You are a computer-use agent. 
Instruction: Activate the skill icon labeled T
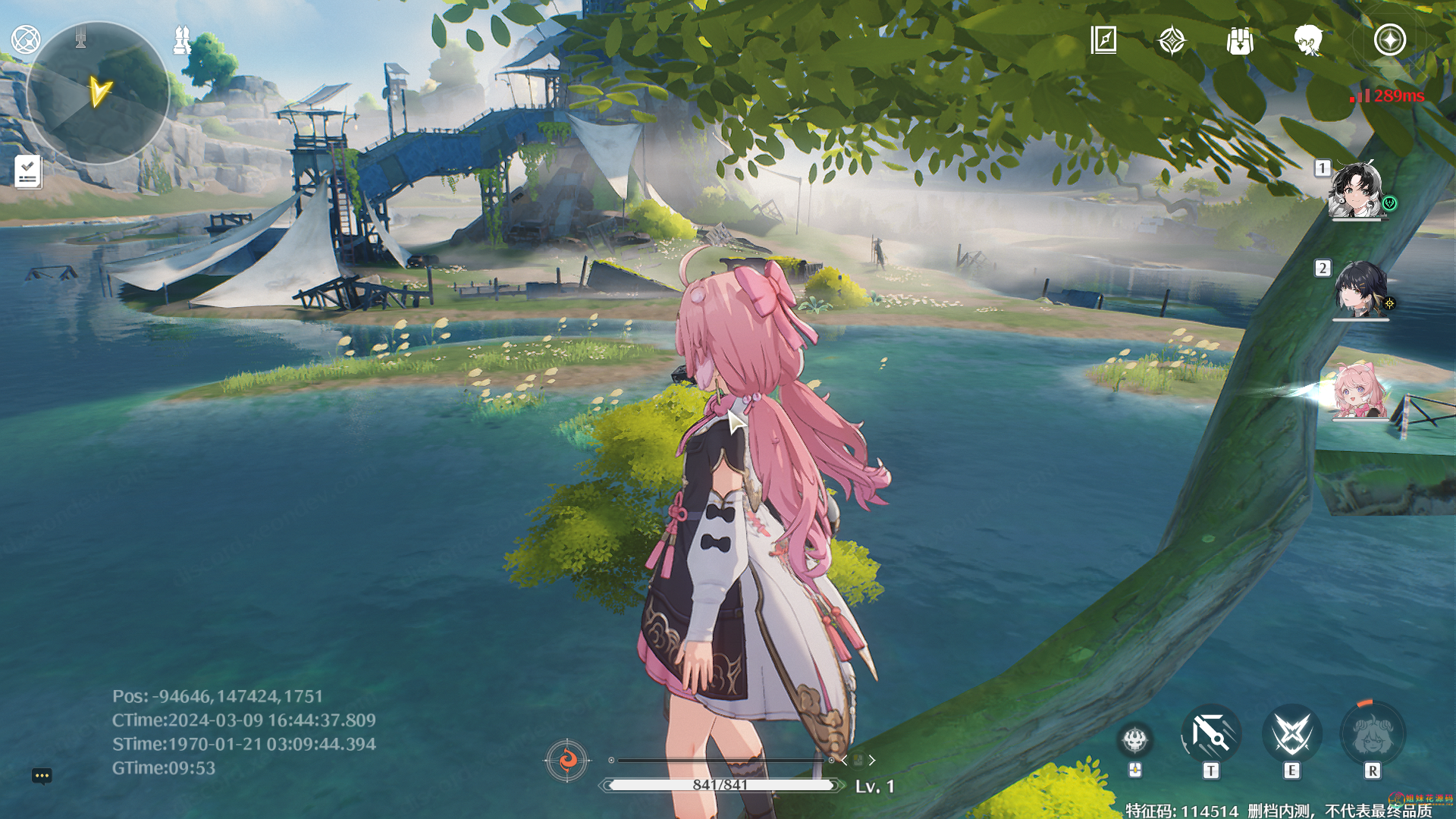point(1210,734)
